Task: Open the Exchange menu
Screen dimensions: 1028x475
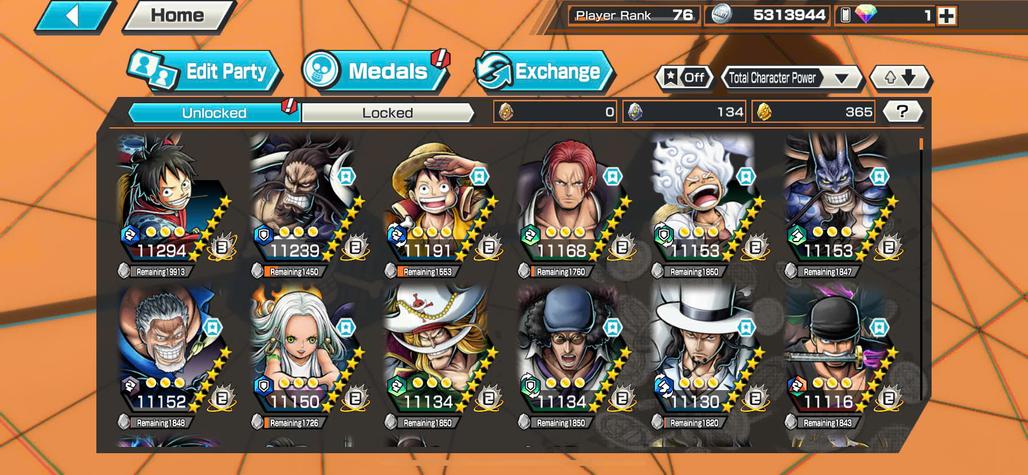Action: point(544,71)
